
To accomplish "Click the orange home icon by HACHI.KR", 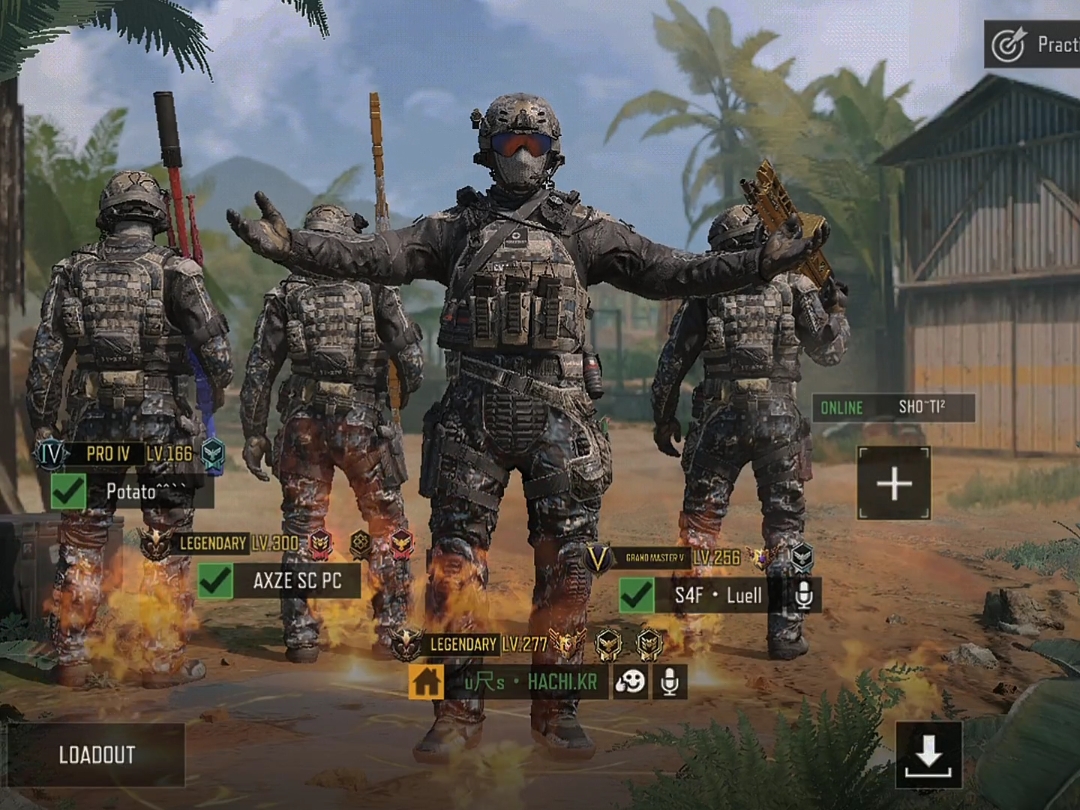I will pos(426,683).
